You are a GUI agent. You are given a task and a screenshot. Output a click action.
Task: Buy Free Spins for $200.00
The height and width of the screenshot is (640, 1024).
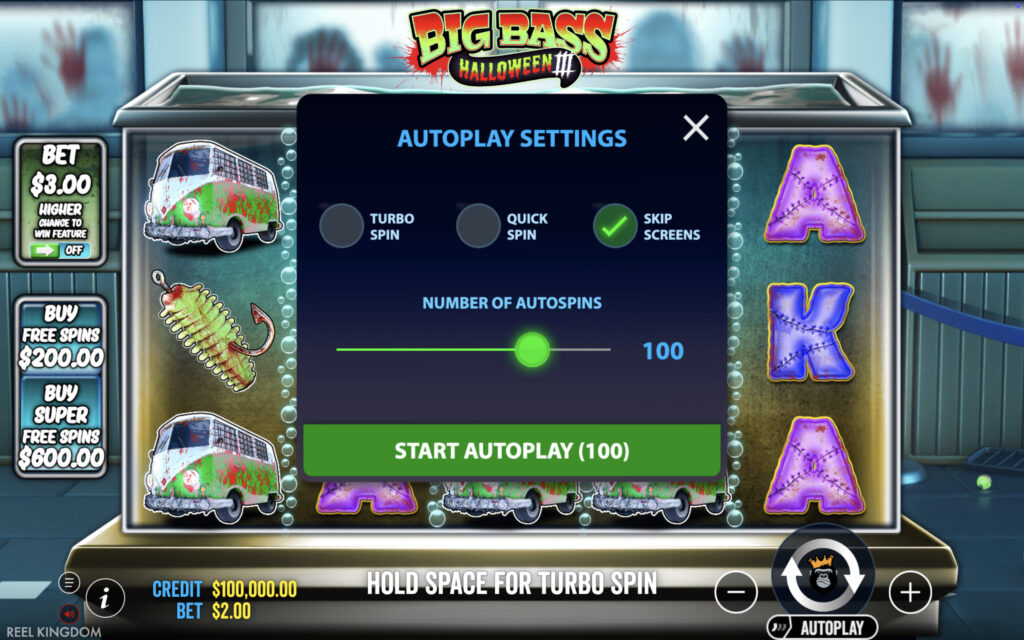(61, 336)
